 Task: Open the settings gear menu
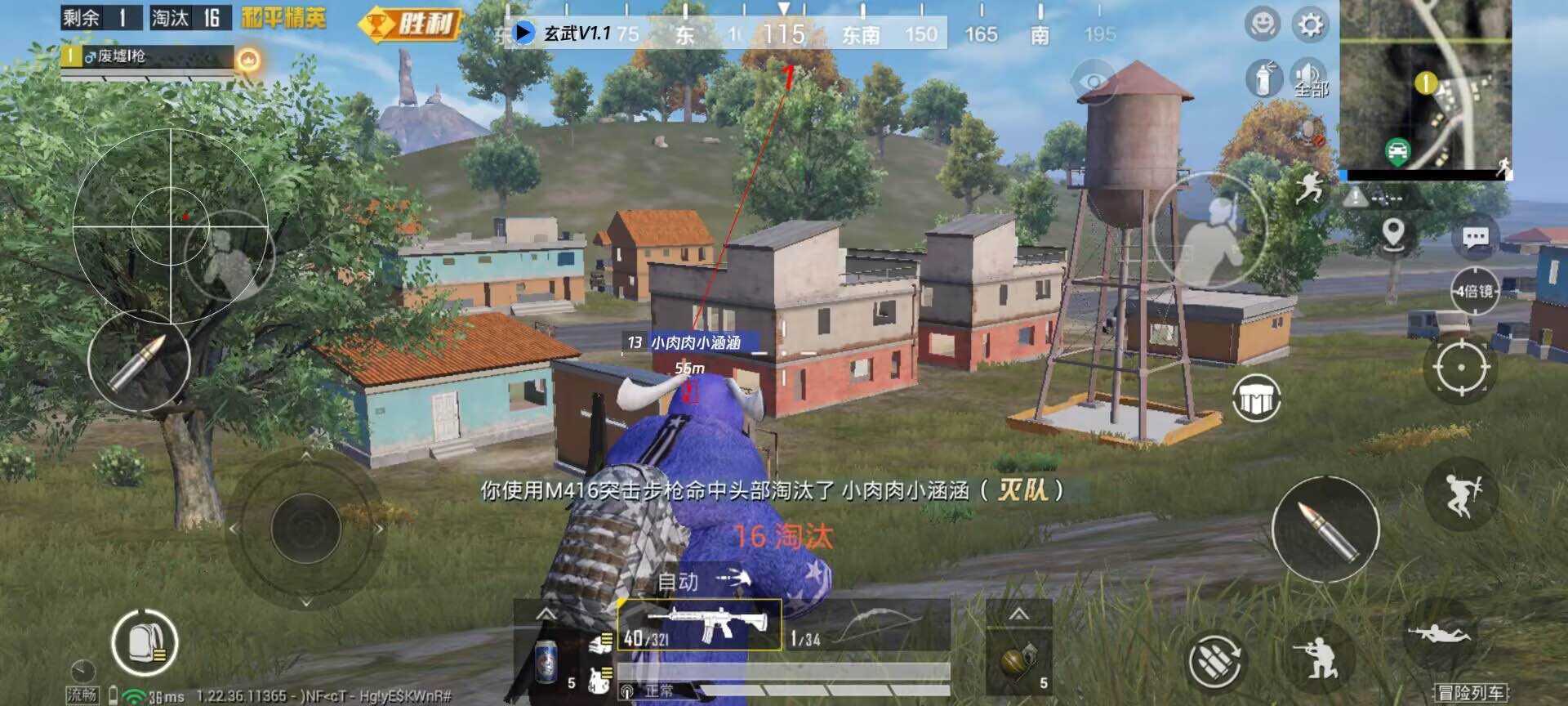[x=1310, y=25]
